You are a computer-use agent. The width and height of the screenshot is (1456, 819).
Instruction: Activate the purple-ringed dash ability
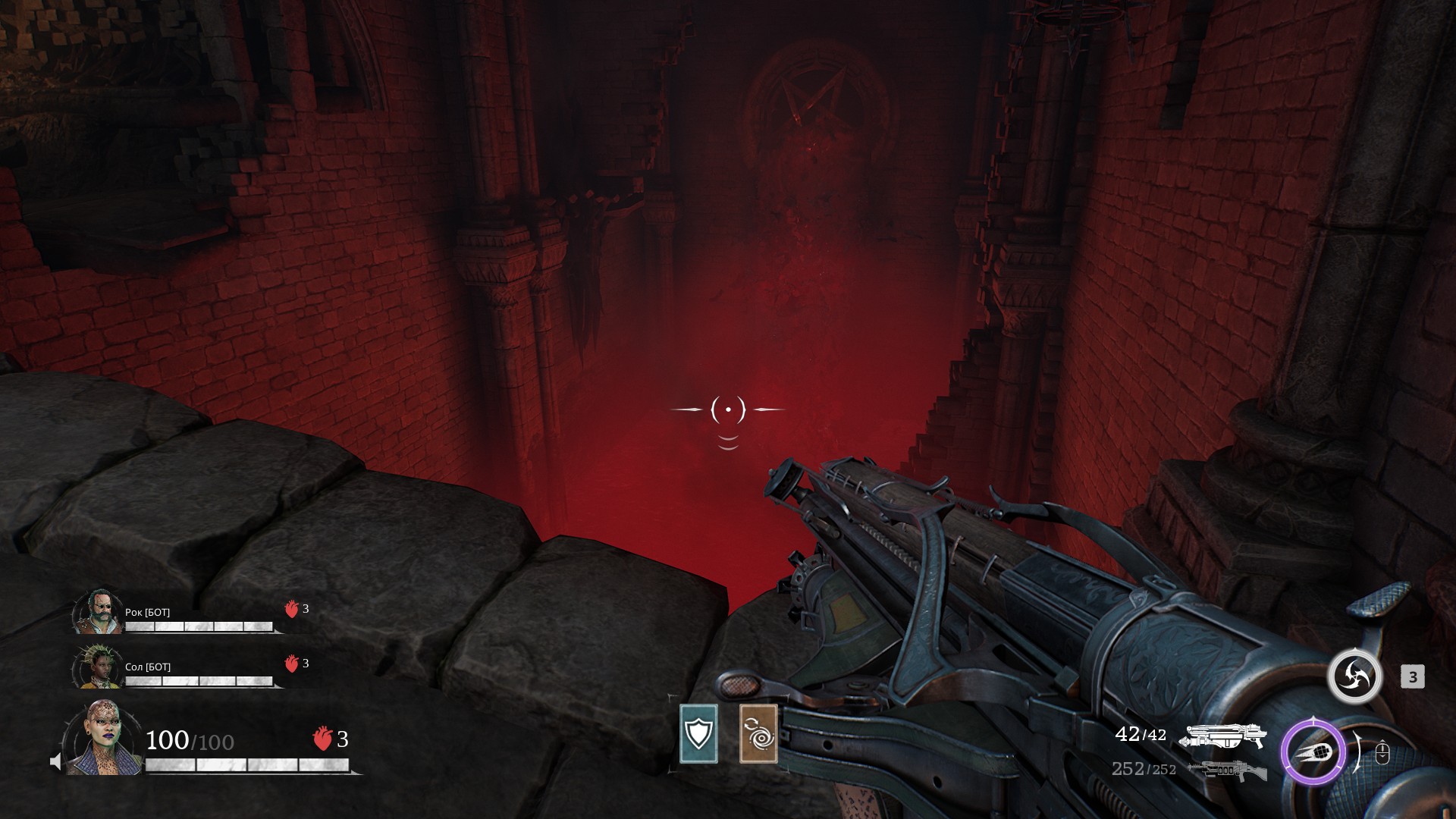[1313, 753]
